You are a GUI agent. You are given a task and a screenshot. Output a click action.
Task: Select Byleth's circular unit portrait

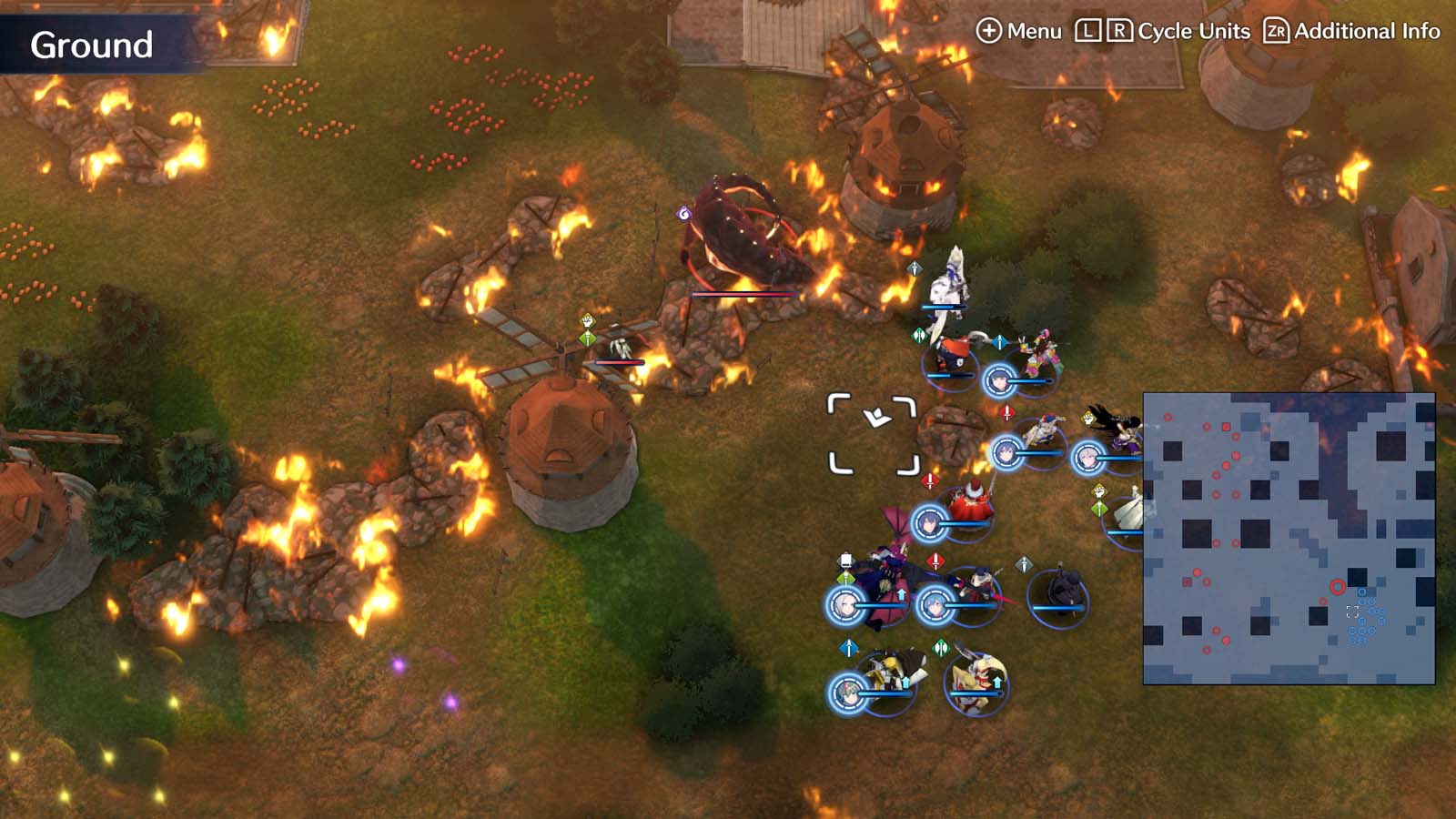(935, 605)
